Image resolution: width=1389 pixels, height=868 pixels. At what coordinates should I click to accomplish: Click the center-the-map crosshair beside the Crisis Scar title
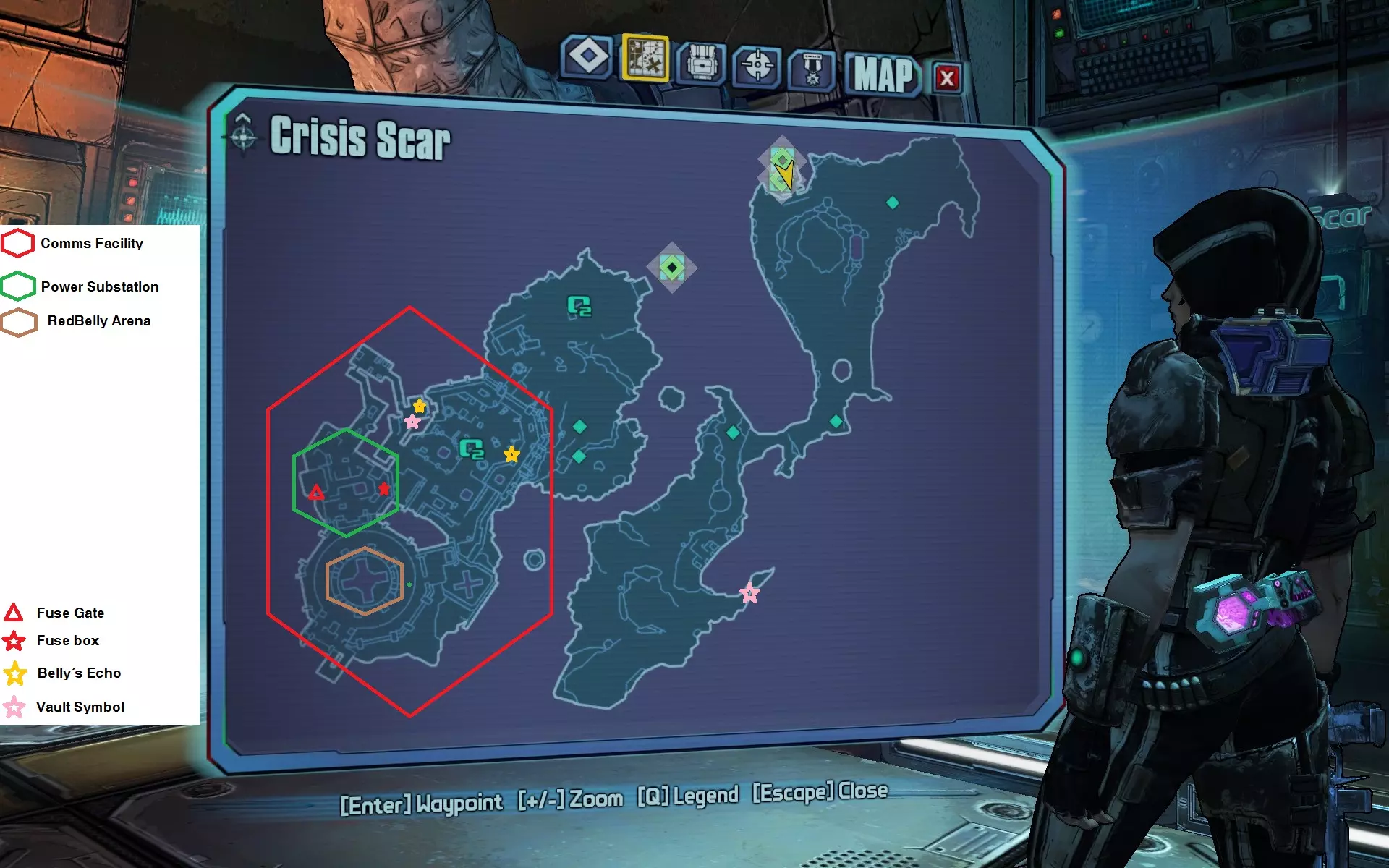tap(243, 135)
